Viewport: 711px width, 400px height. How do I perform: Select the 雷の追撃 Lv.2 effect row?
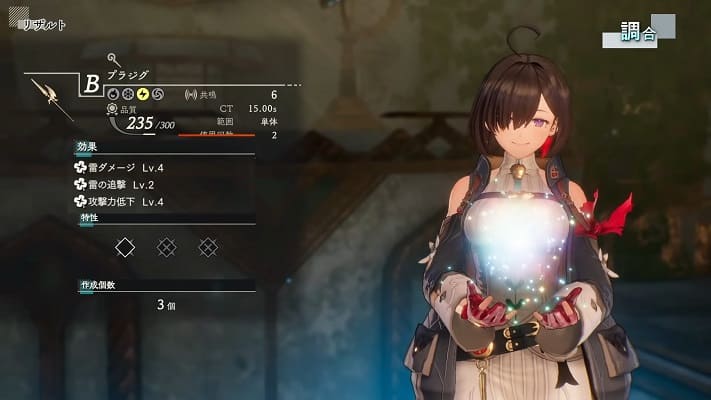pyautogui.click(x=119, y=185)
